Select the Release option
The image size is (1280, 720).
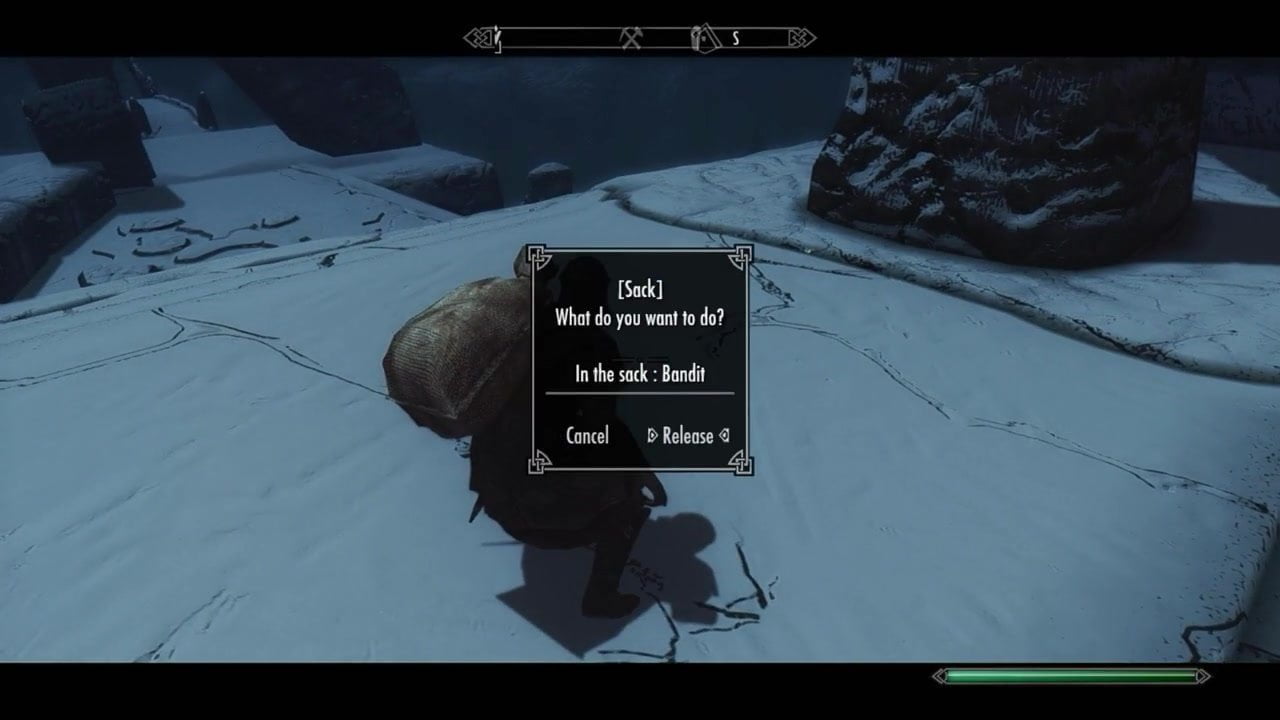(688, 436)
